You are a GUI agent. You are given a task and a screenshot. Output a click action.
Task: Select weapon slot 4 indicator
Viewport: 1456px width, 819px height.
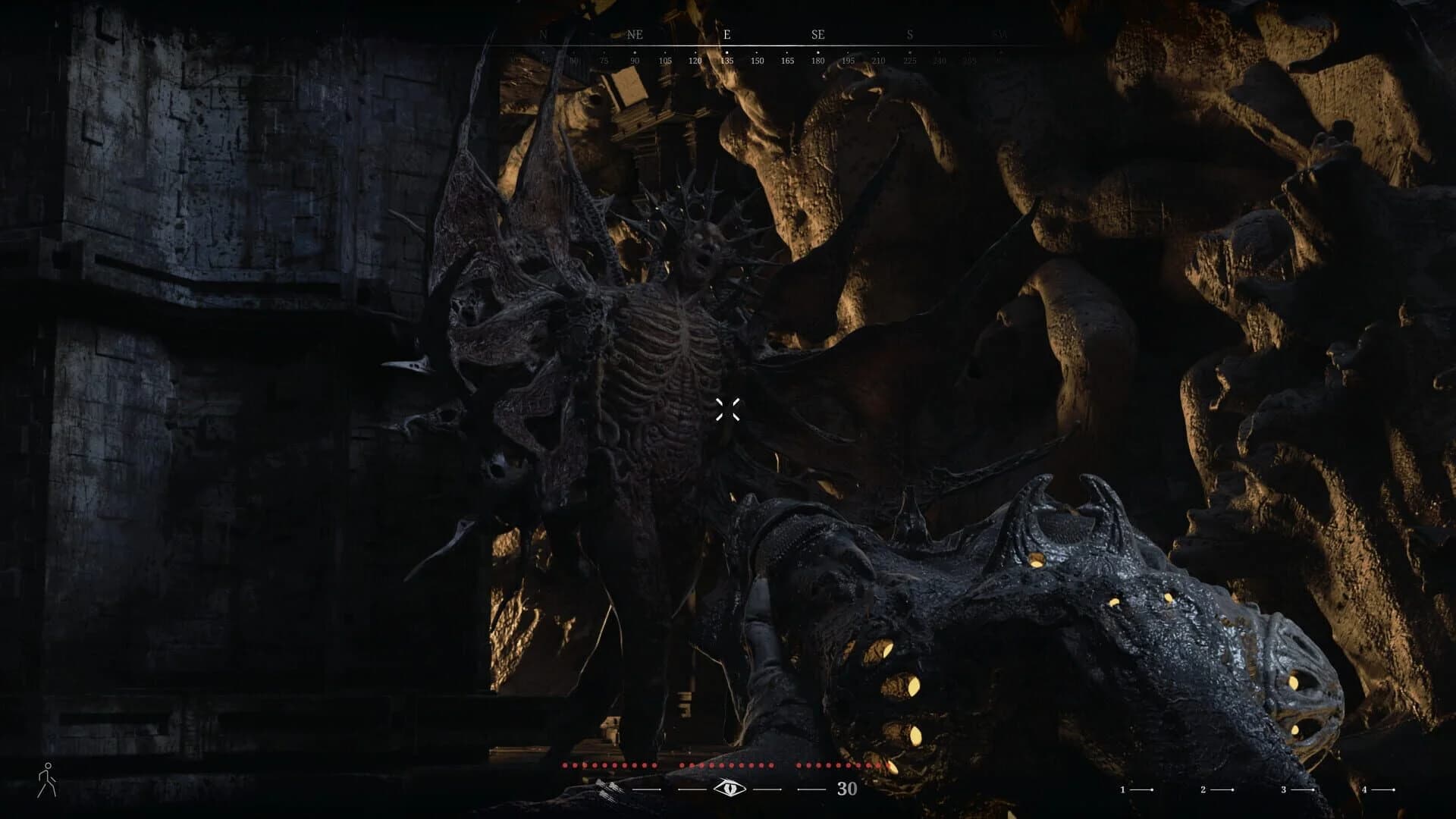coord(1363,789)
